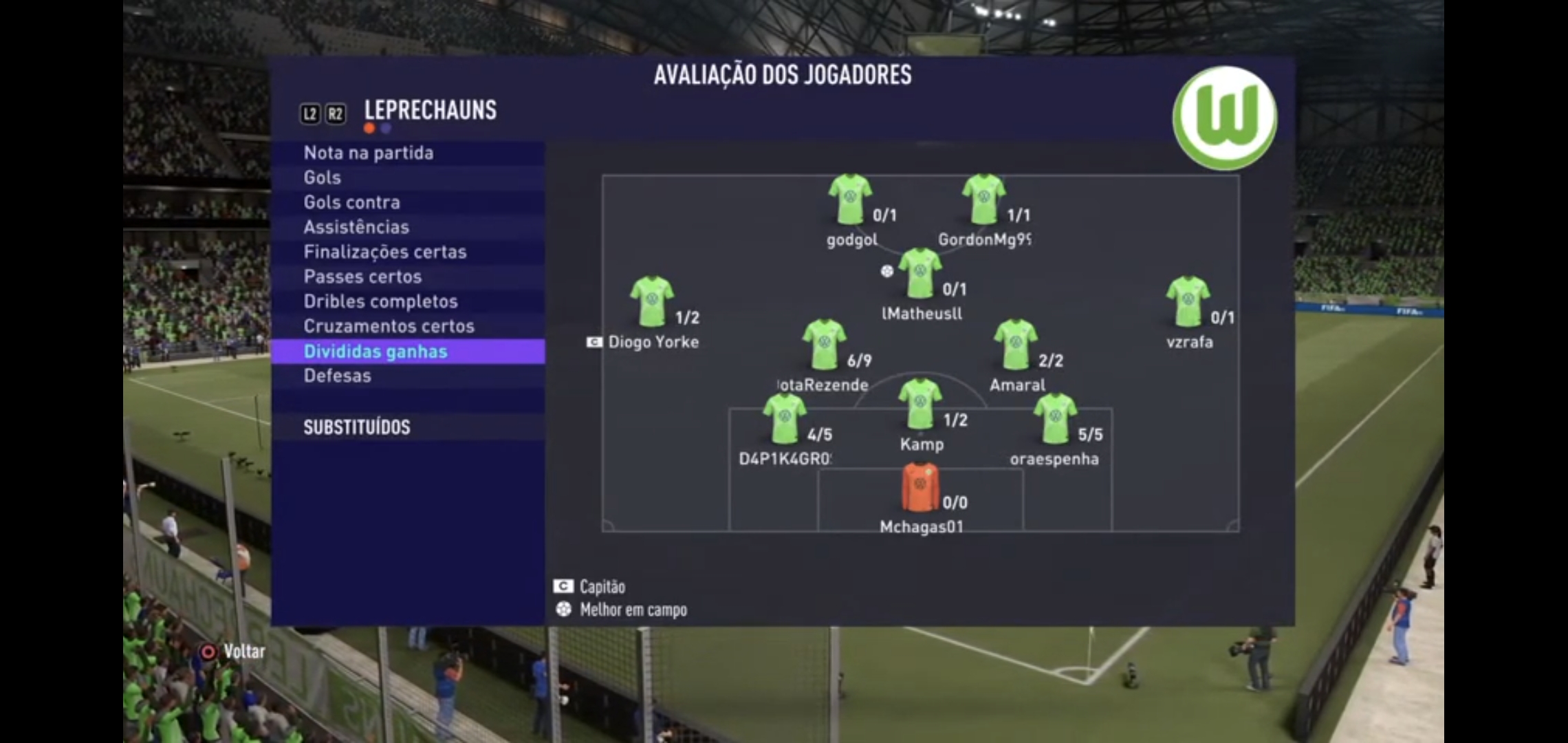Select goalkeeper Mchagas01's orange shirt
This screenshot has height=743, width=1568.
(x=919, y=488)
